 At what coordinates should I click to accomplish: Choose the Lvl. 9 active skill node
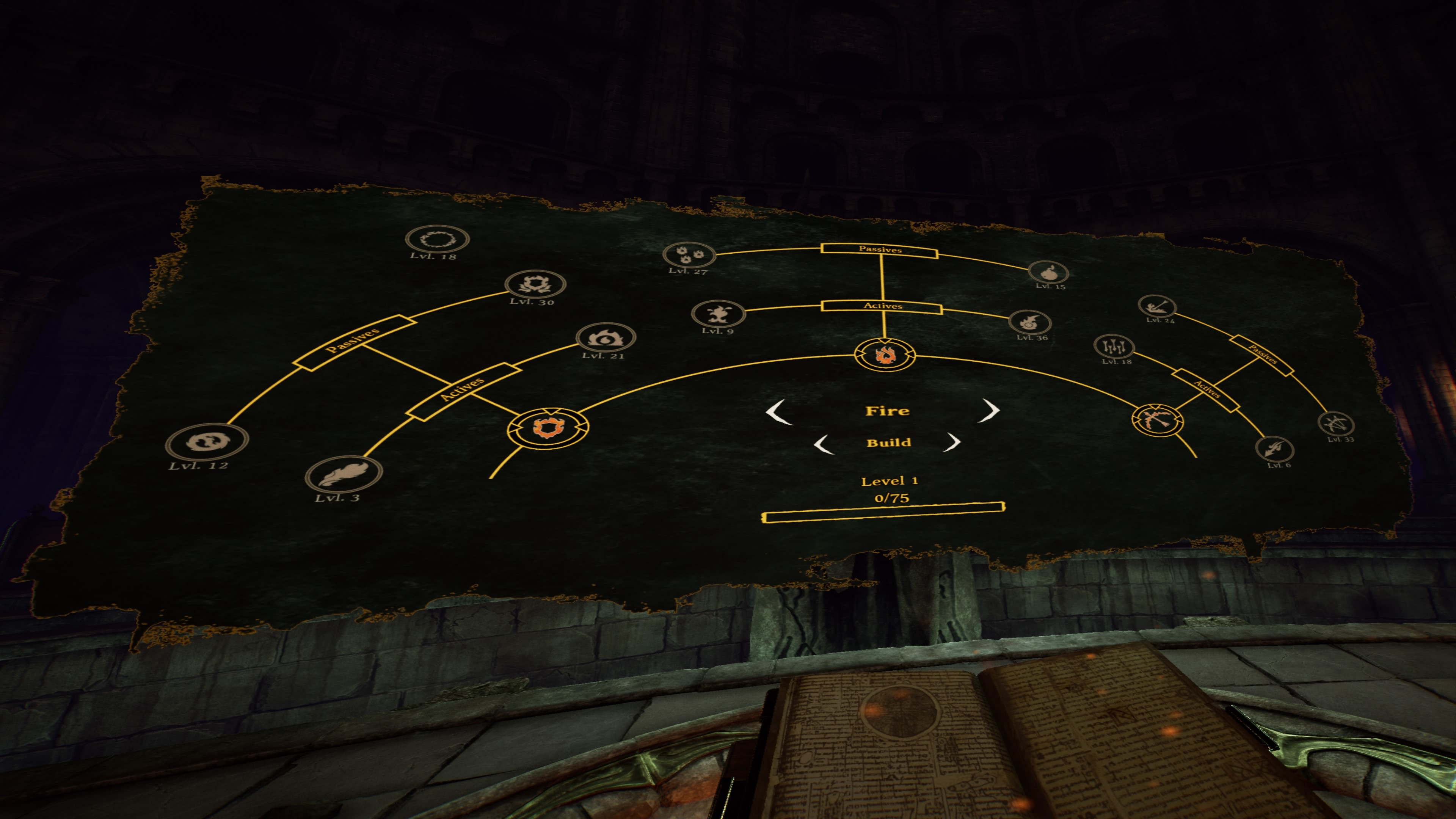pyautogui.click(x=718, y=312)
